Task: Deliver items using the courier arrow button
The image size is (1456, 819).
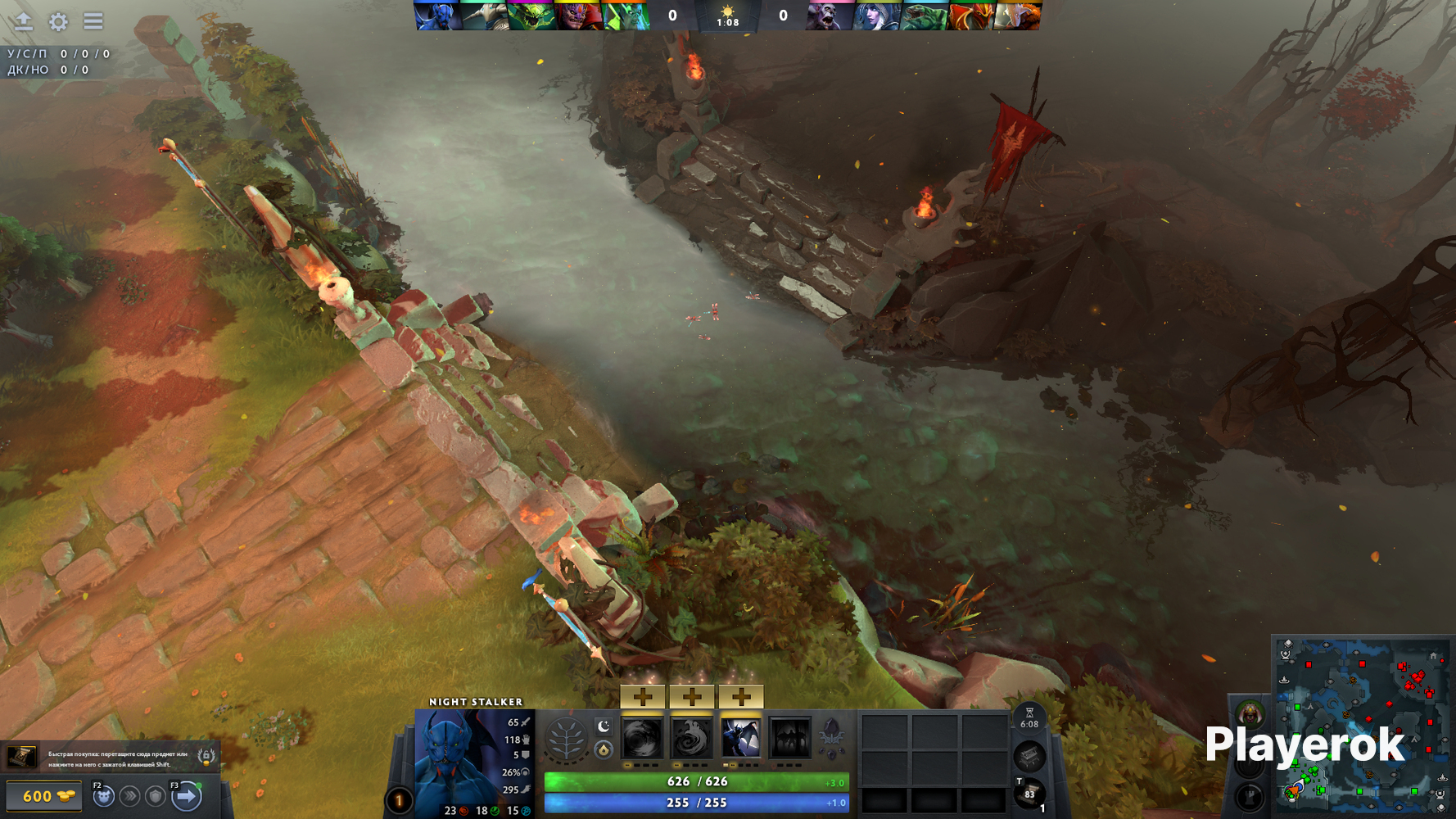Action: [187, 795]
